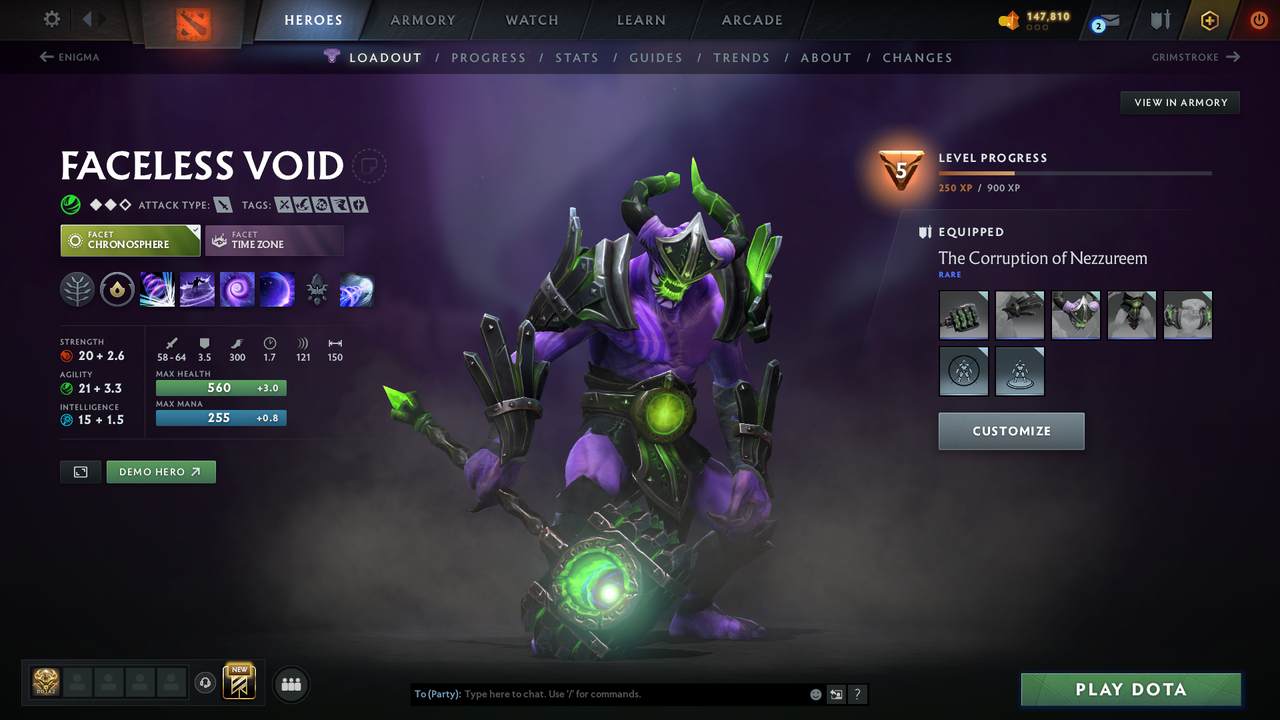Click the level progress XP bar

click(x=1075, y=172)
